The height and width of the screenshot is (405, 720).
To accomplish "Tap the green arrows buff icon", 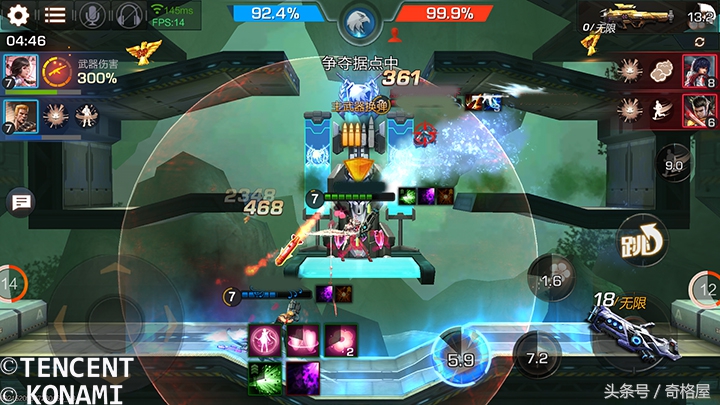I will click(x=262, y=378).
